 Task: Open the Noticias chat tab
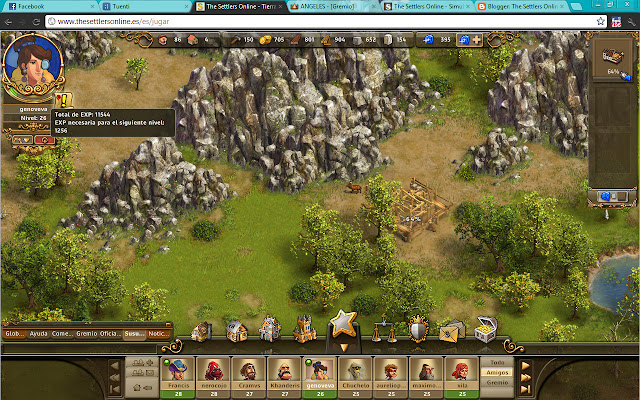pyautogui.click(x=158, y=334)
